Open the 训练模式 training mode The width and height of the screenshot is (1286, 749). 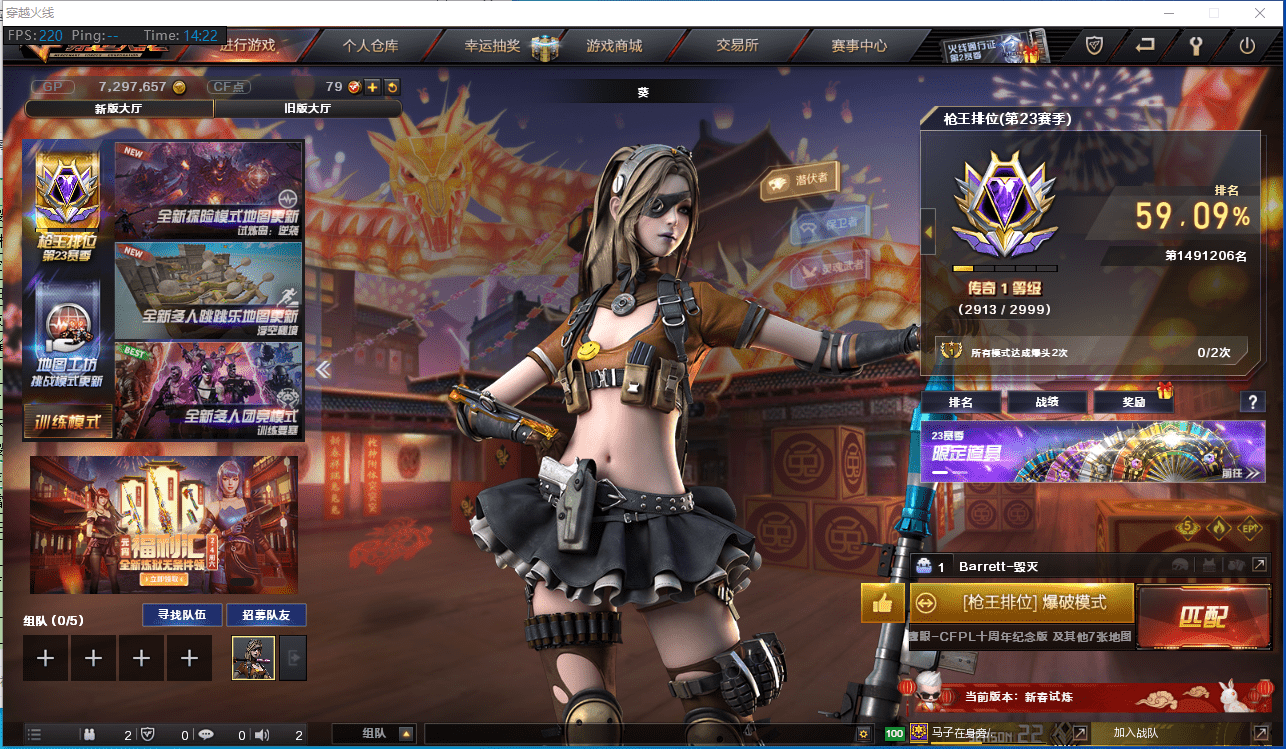pyautogui.click(x=68, y=421)
